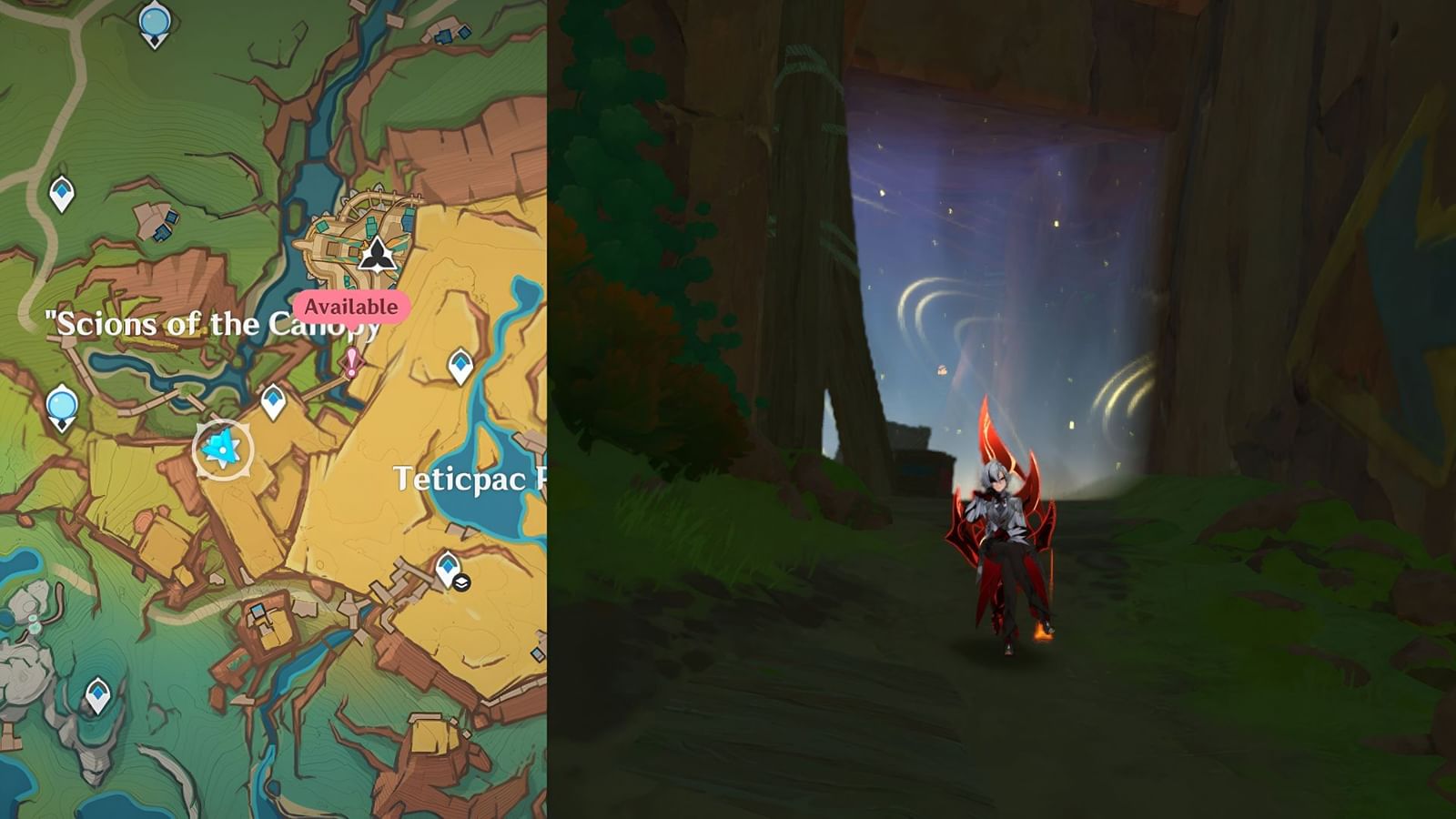Click the Scions of the Canopy area name
Image resolution: width=1456 pixels, height=819 pixels.
click(214, 325)
